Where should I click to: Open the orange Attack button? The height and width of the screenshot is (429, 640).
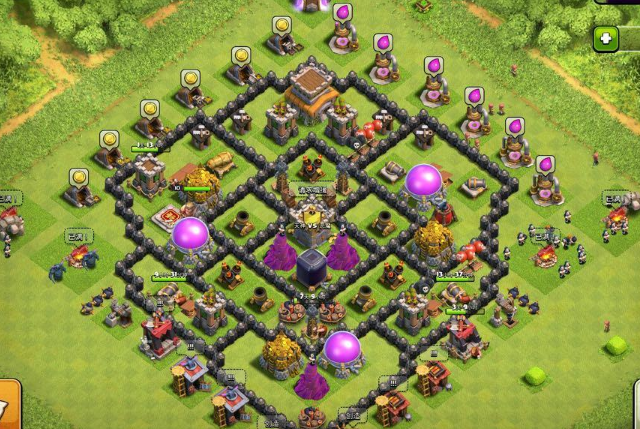pos(8,406)
